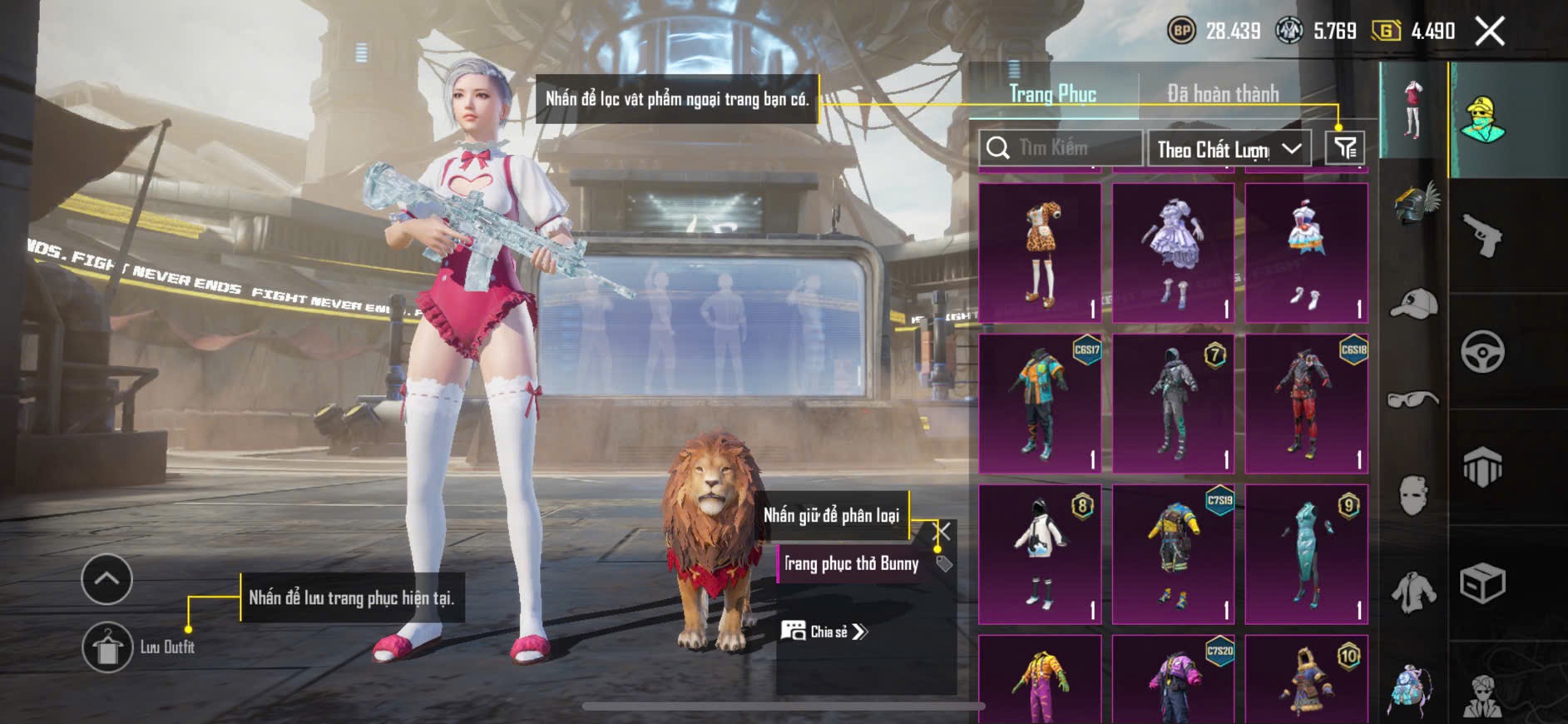Expand the up-arrow circle button
This screenshot has height=724, width=1568.
tap(106, 578)
